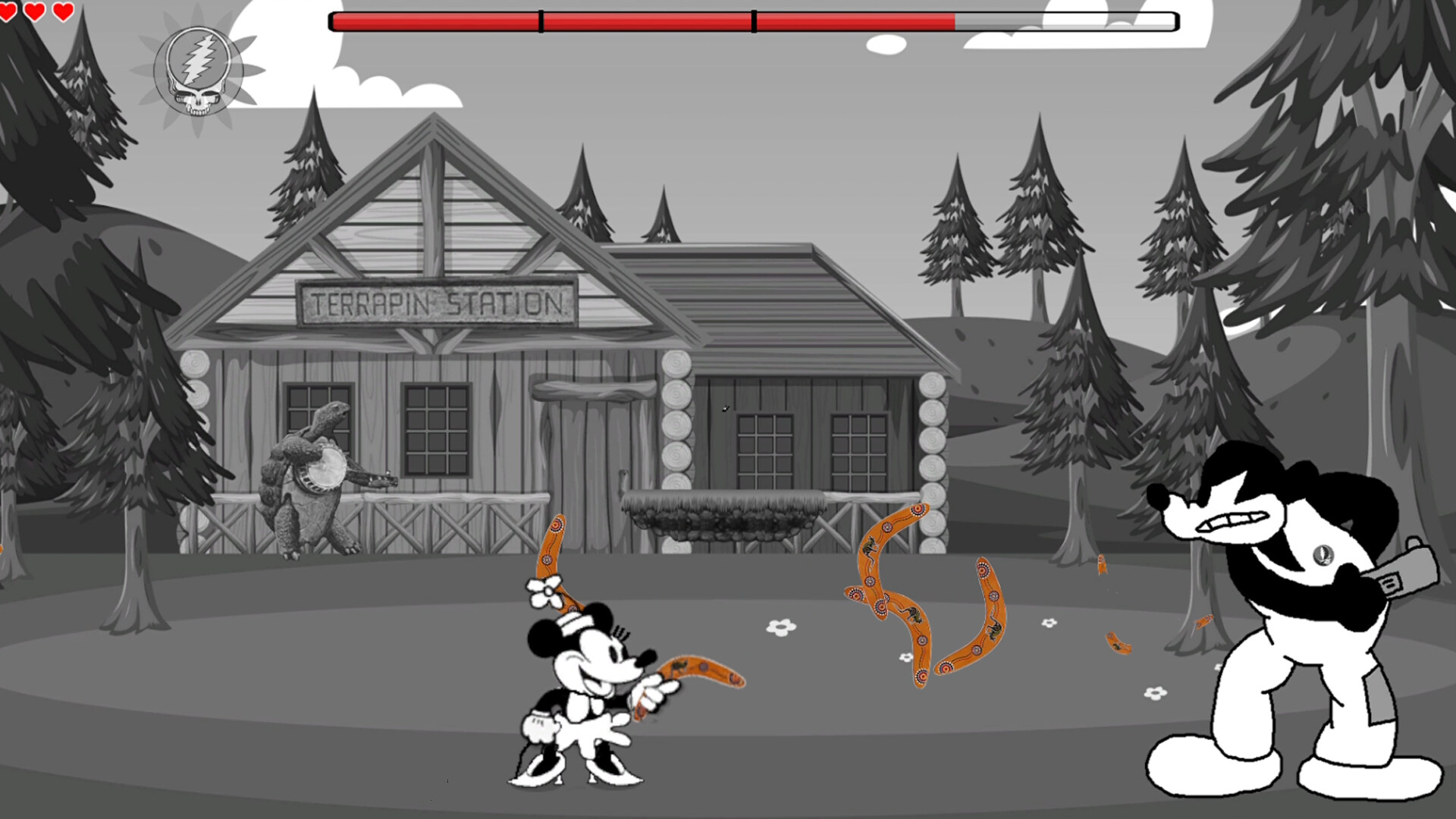Select the second red heart icon
The width and height of the screenshot is (1456, 819).
click(x=33, y=11)
